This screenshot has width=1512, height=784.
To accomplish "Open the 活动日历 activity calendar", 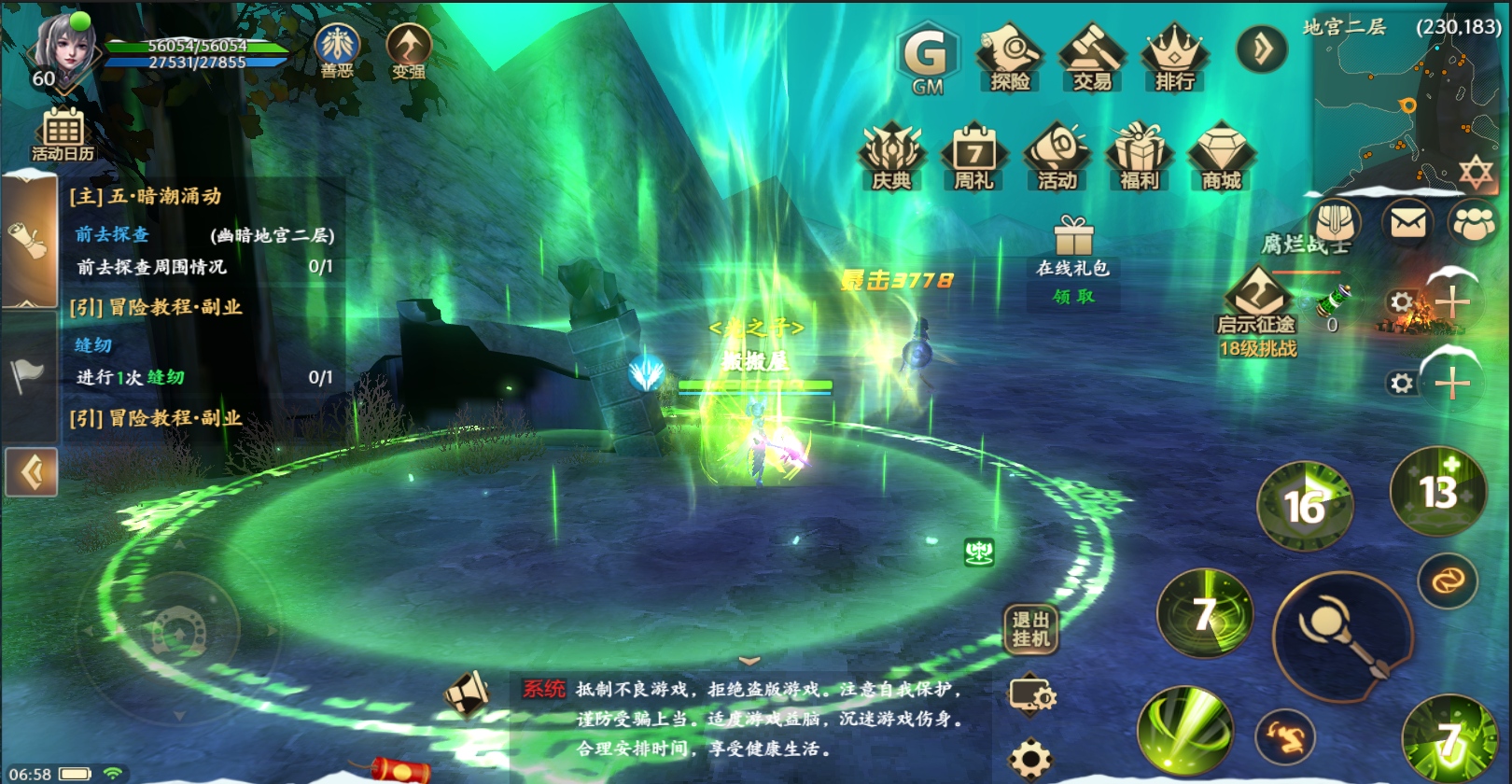I will 63,133.
